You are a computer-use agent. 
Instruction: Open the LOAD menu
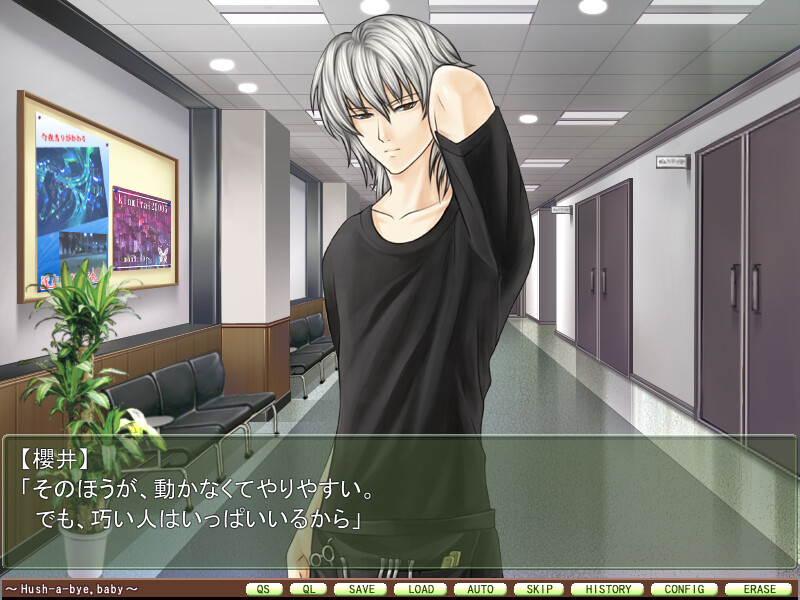click(x=421, y=589)
